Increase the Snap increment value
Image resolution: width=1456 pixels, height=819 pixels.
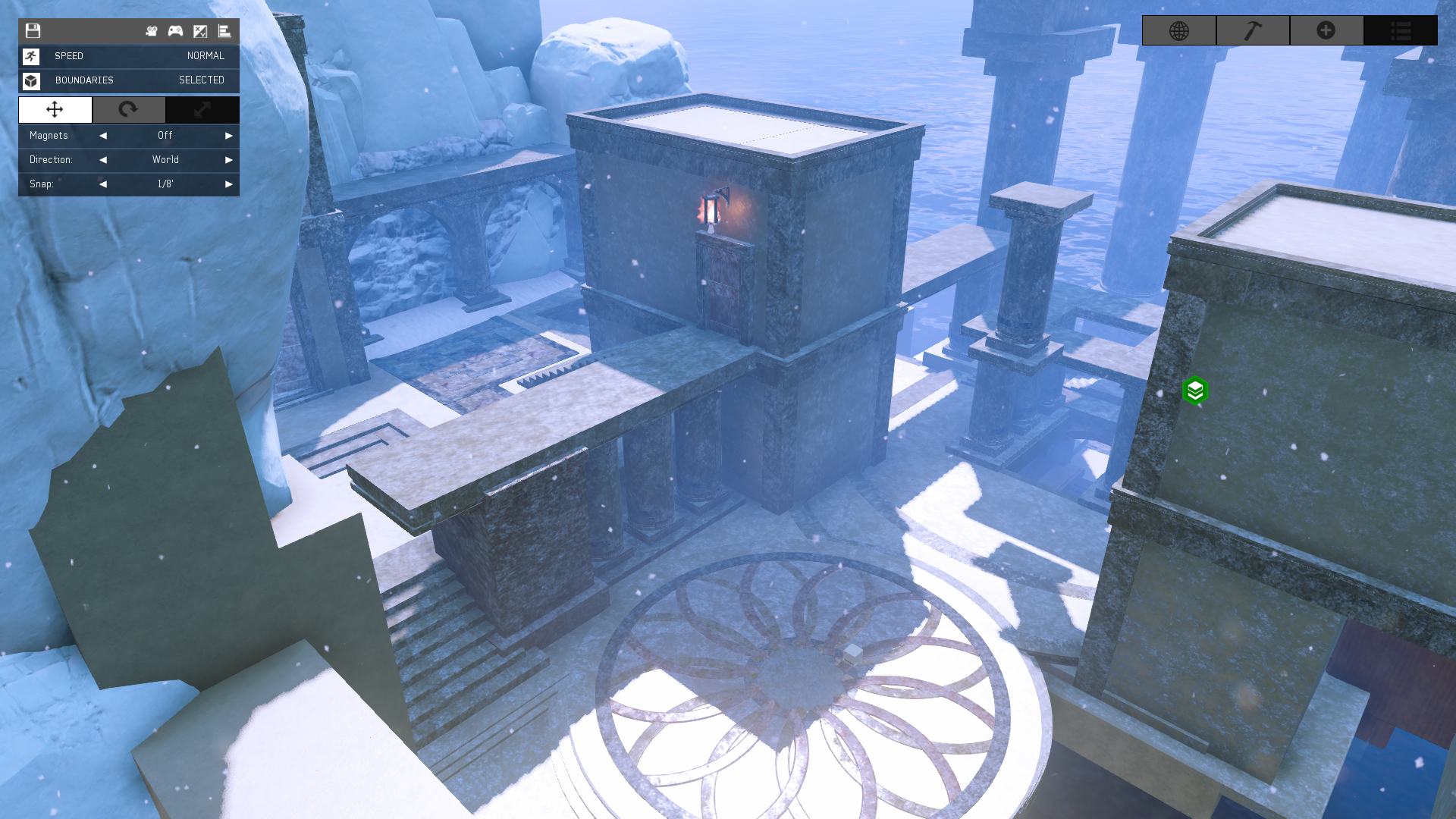228,184
